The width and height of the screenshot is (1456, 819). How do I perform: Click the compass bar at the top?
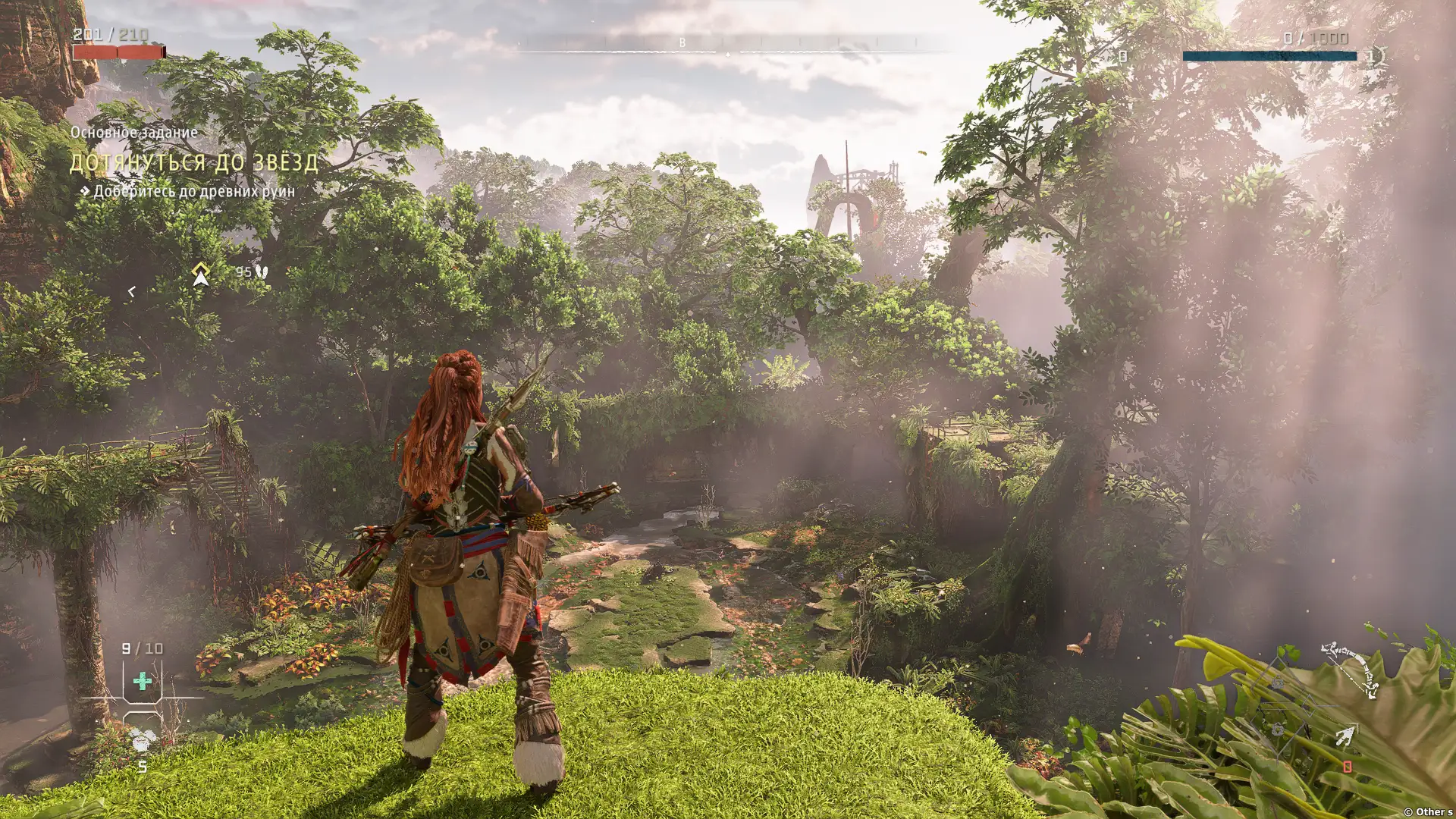pos(728,47)
